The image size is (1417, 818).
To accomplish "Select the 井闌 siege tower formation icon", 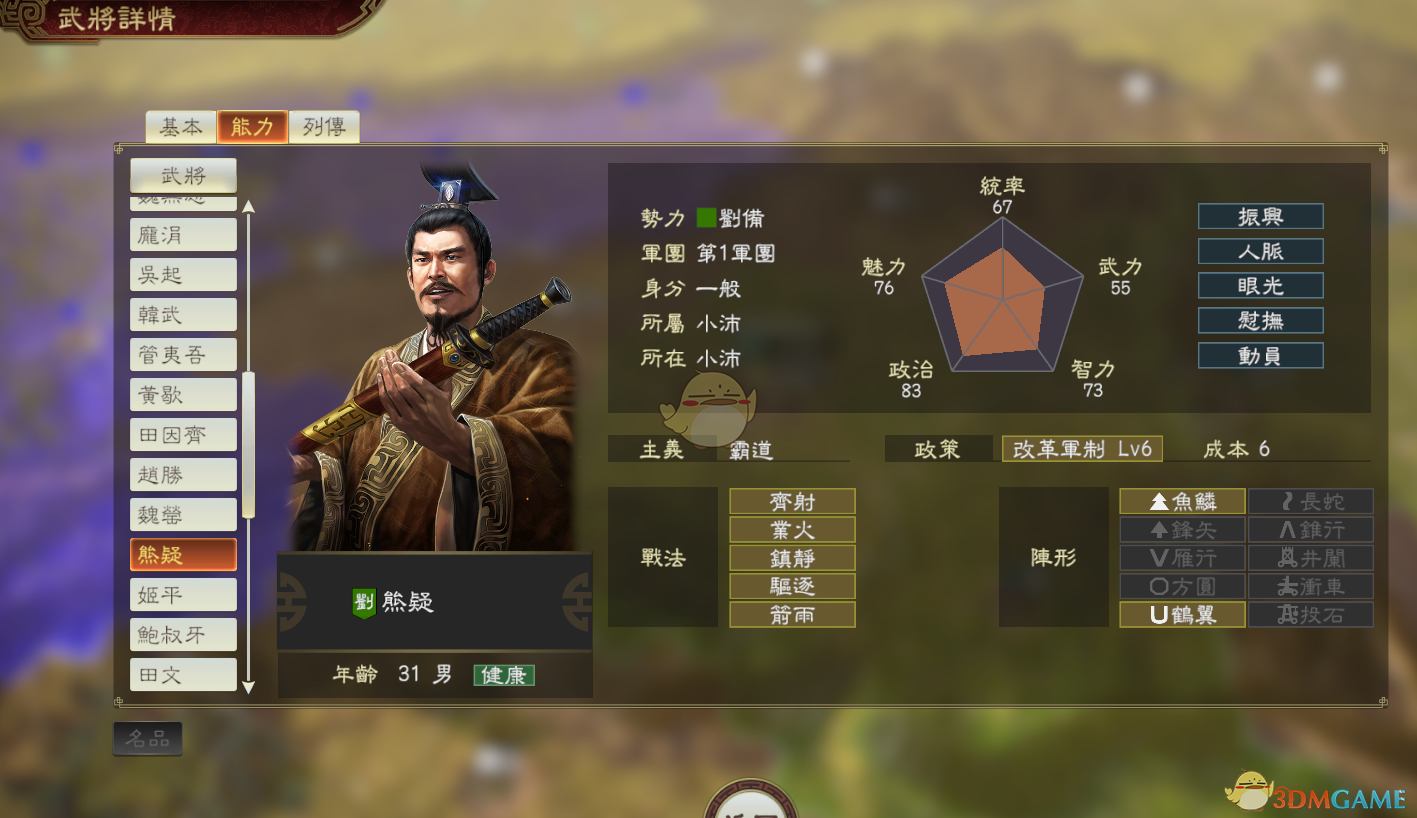I will [1310, 557].
